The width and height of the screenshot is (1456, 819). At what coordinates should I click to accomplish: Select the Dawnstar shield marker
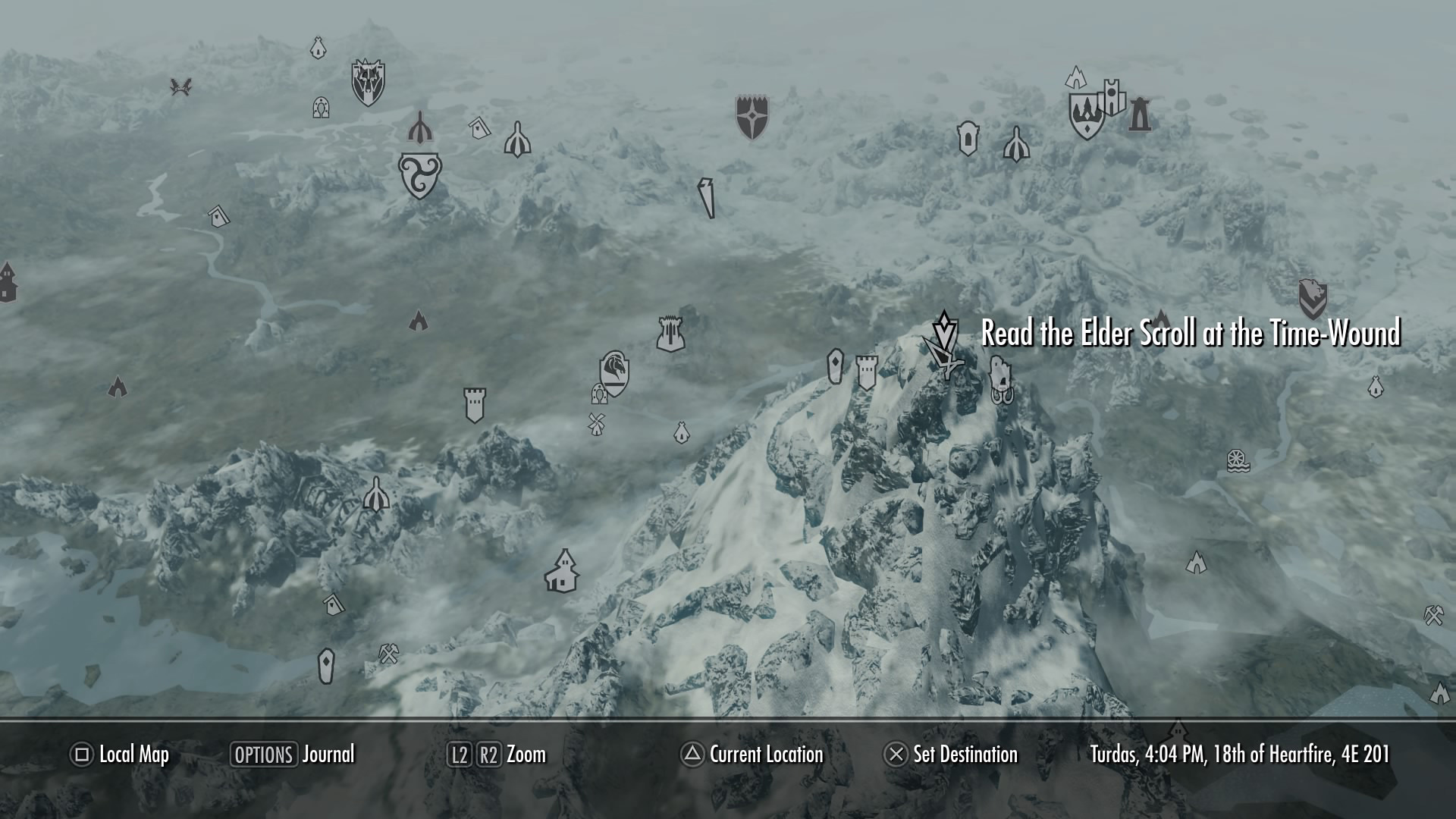click(752, 117)
